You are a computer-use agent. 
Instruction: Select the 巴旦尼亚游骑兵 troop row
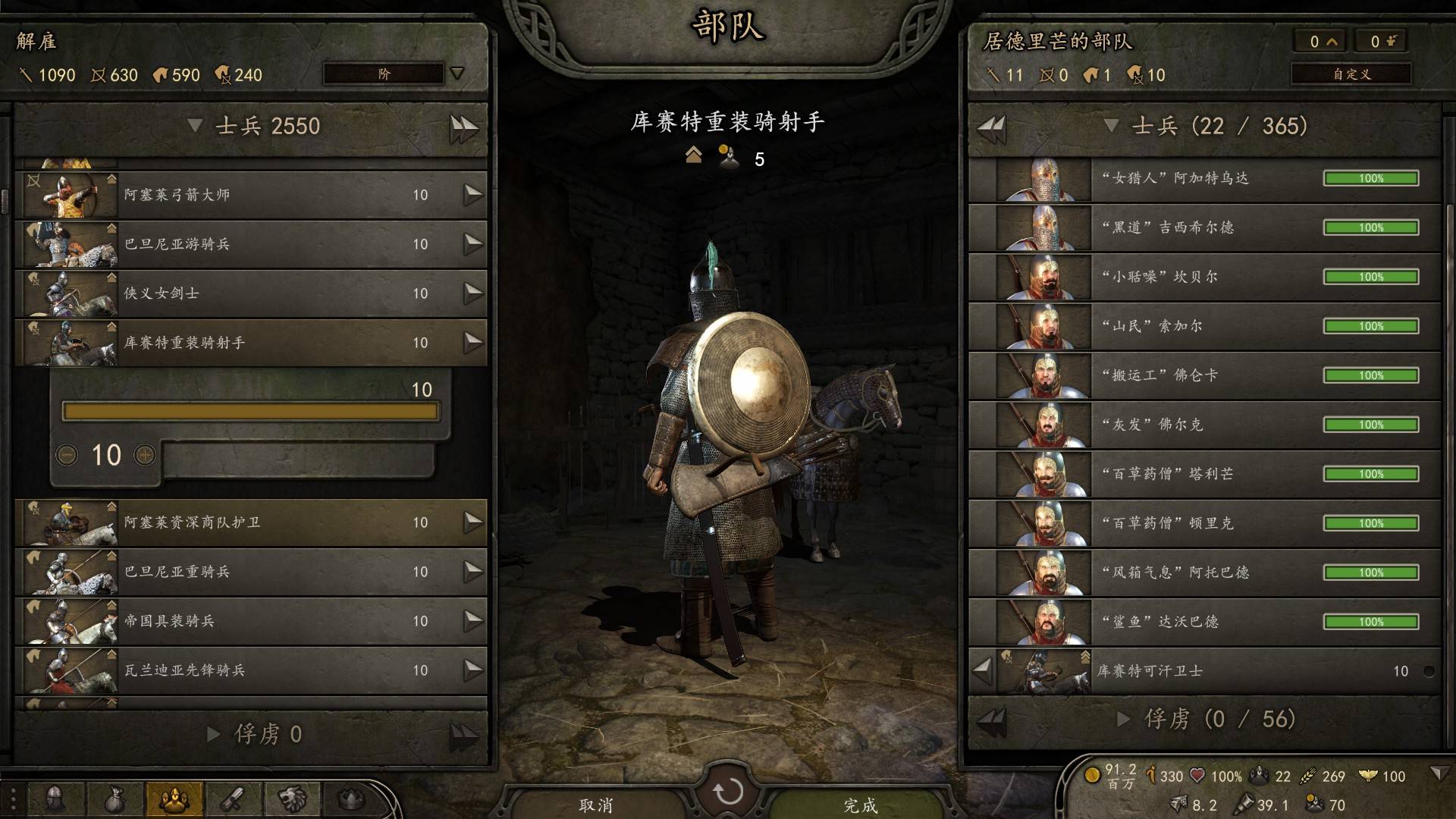(x=250, y=244)
